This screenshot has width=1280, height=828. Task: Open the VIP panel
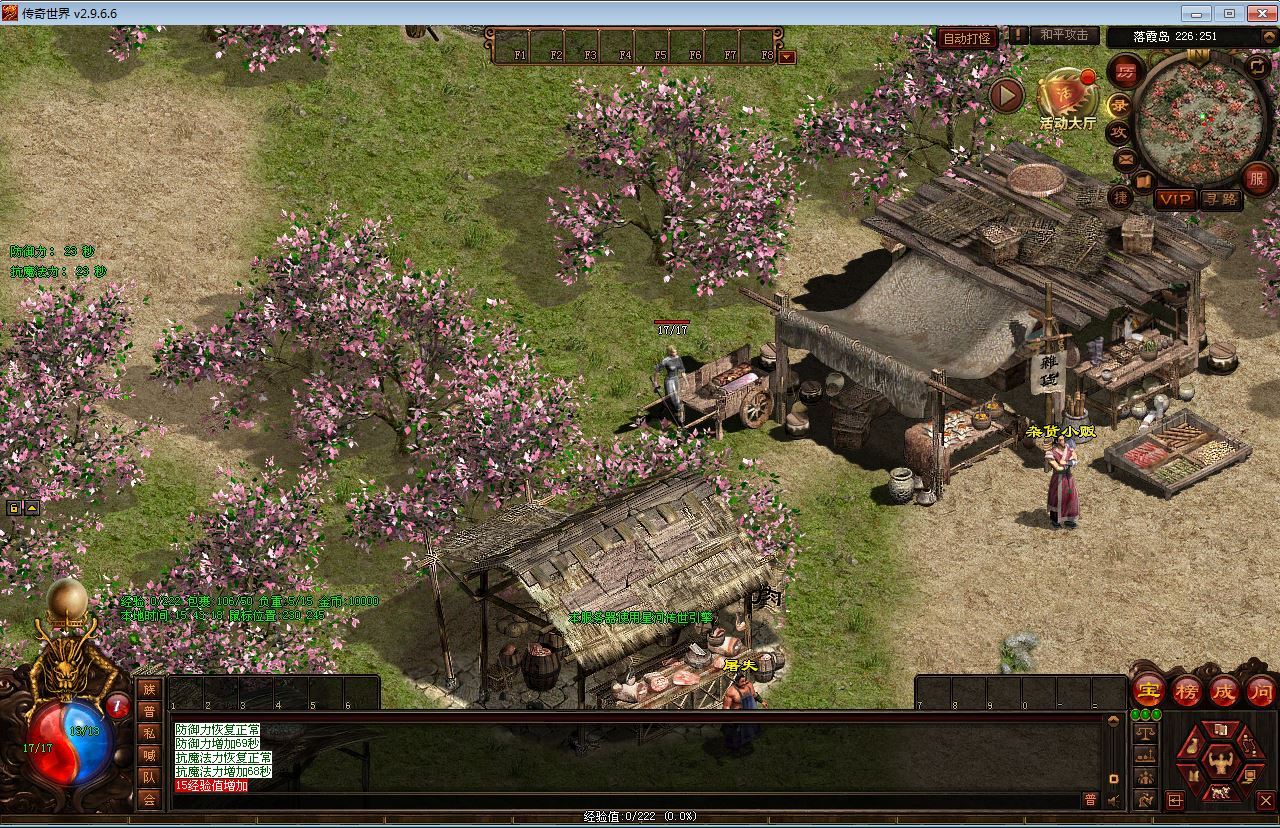1174,199
